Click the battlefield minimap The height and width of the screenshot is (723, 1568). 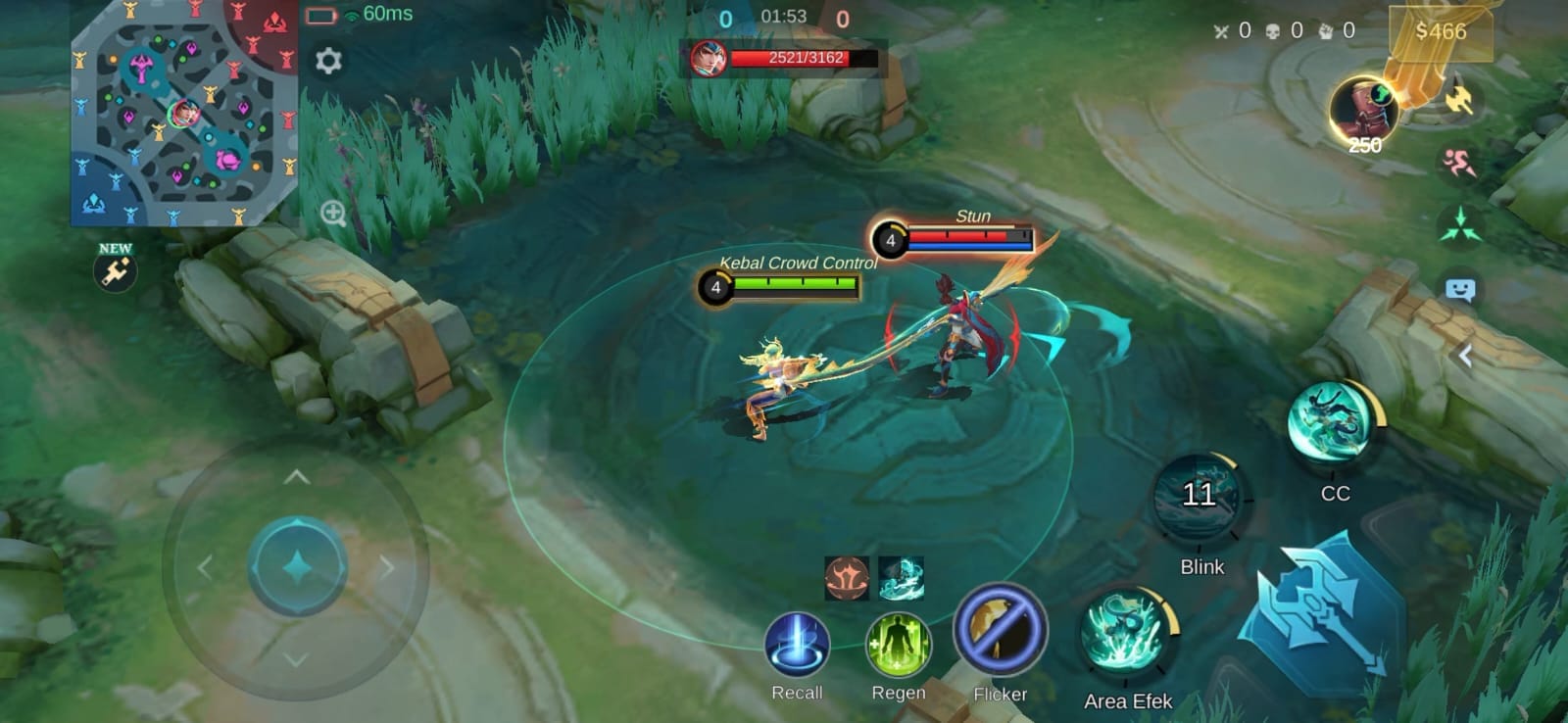[x=183, y=113]
